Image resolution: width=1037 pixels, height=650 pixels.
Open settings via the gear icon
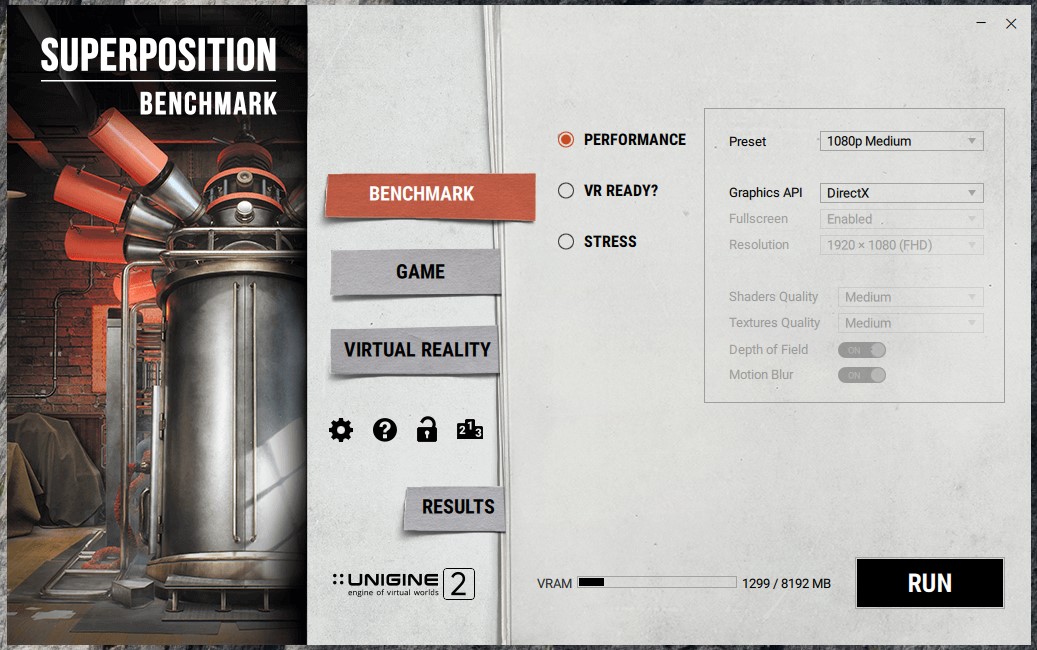[341, 430]
